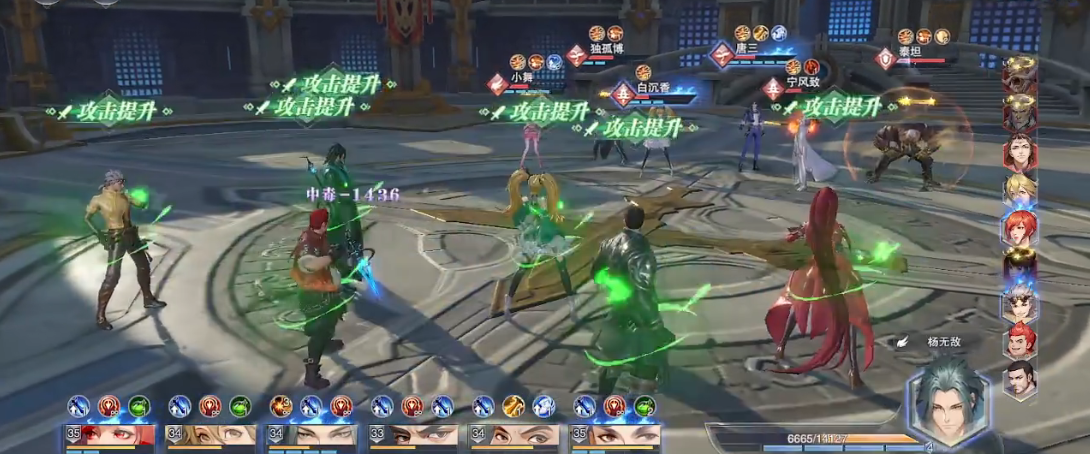1090x454 pixels.
Task: Activate the orange fire skill icon
Action: pos(281,406)
